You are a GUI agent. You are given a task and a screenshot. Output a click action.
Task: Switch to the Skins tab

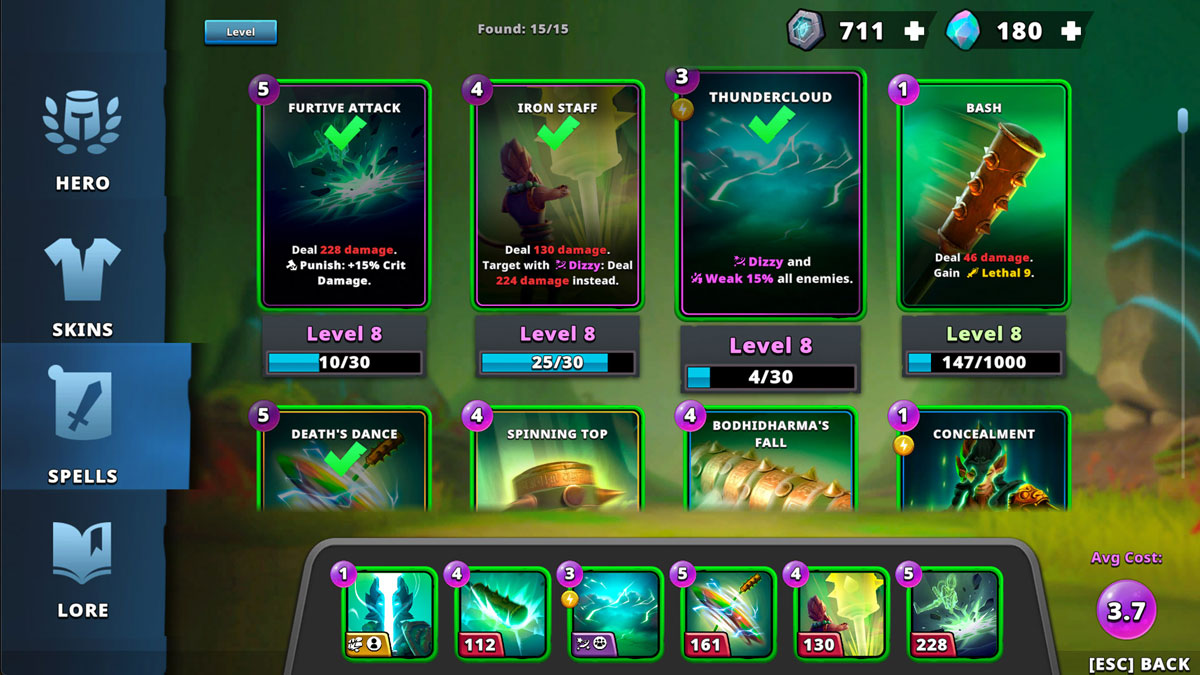tap(82, 286)
